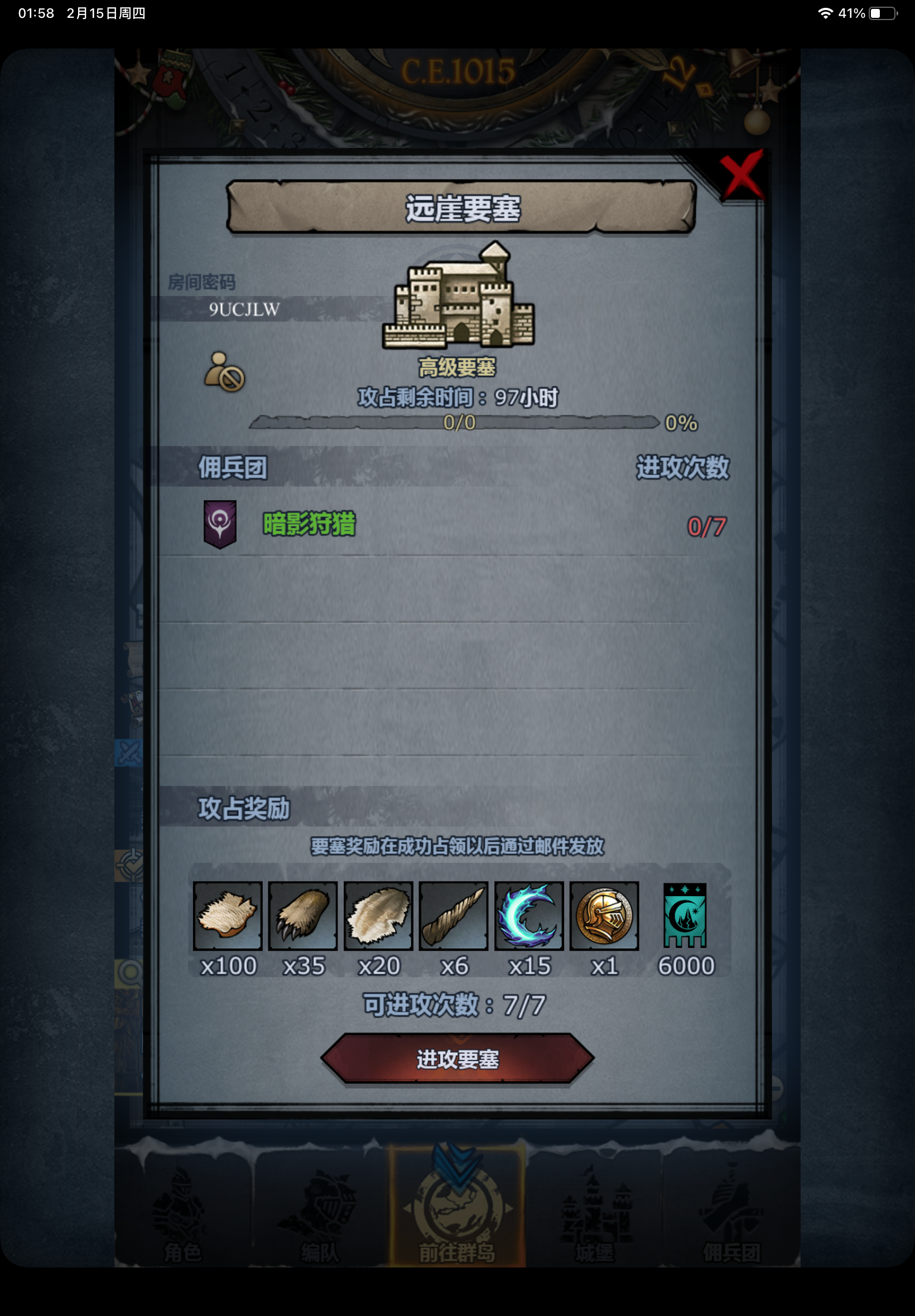Click the capture progress bar showing 0%
The height and width of the screenshot is (1316, 915).
pos(456,424)
